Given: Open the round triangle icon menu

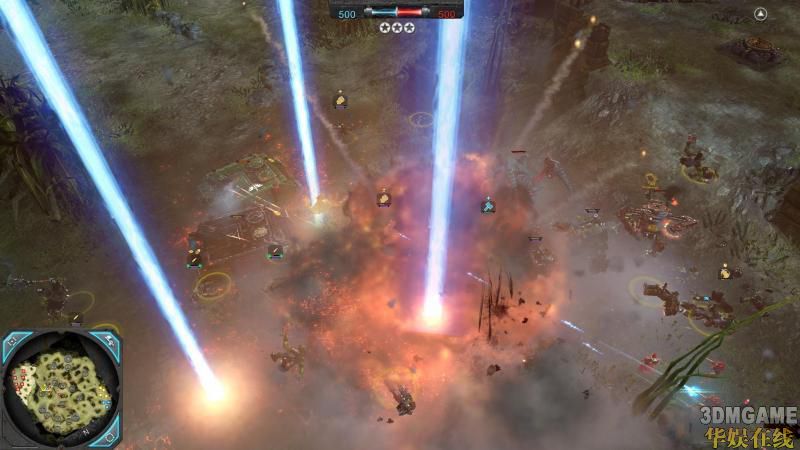Looking at the screenshot, I should point(761,14).
